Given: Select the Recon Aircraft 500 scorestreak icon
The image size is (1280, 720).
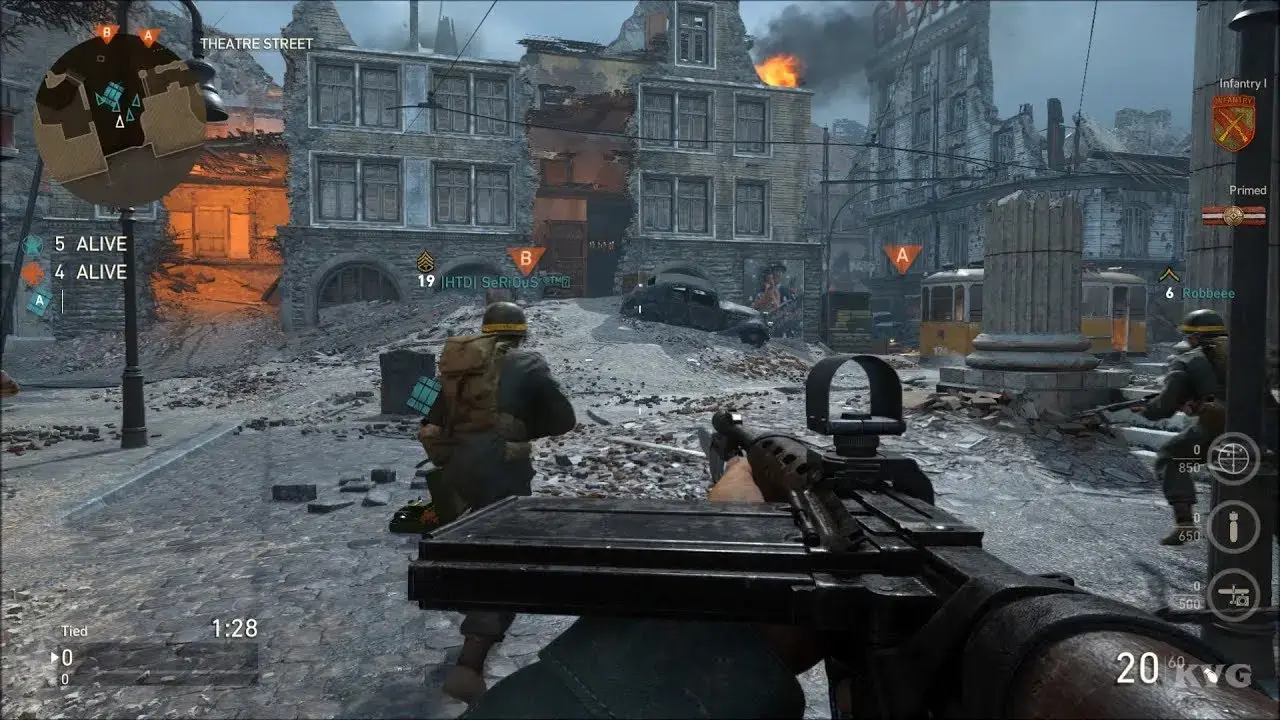Looking at the screenshot, I should (1232, 595).
